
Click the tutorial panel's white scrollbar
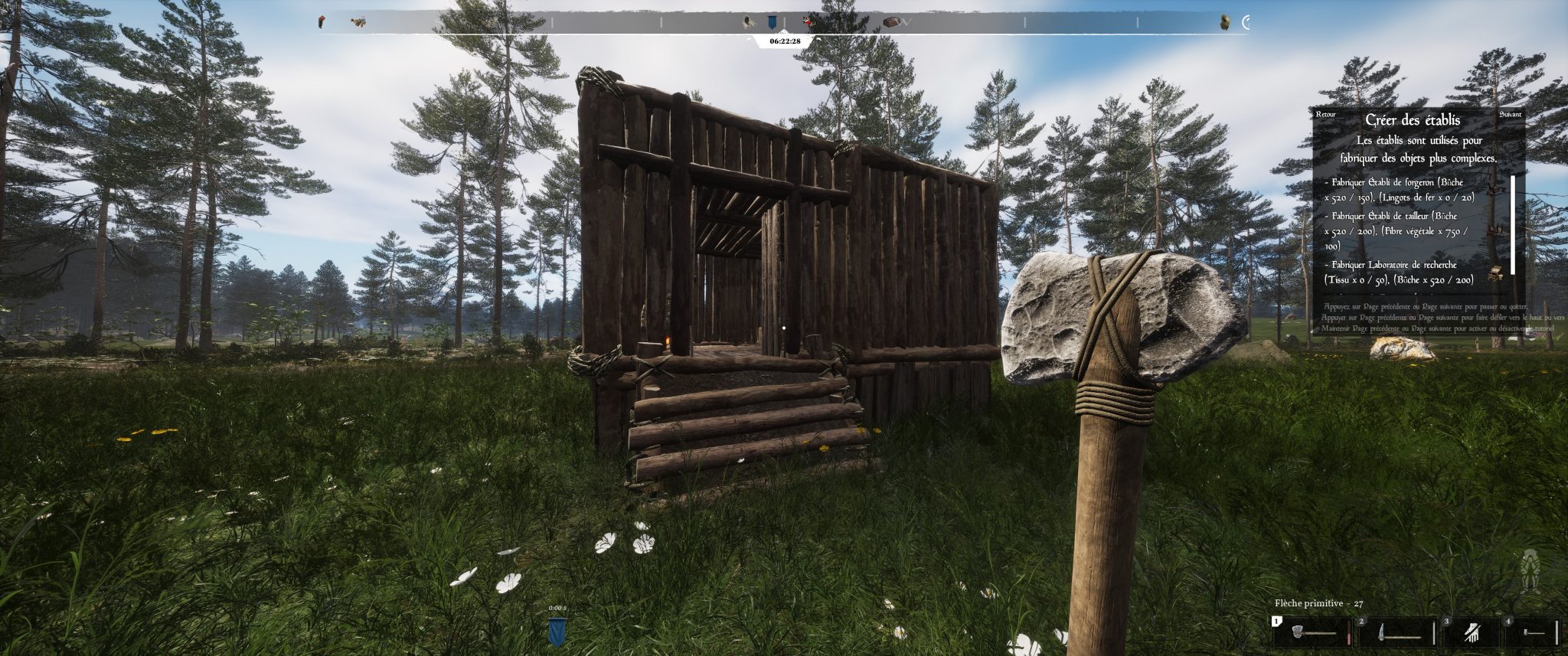1513,225
